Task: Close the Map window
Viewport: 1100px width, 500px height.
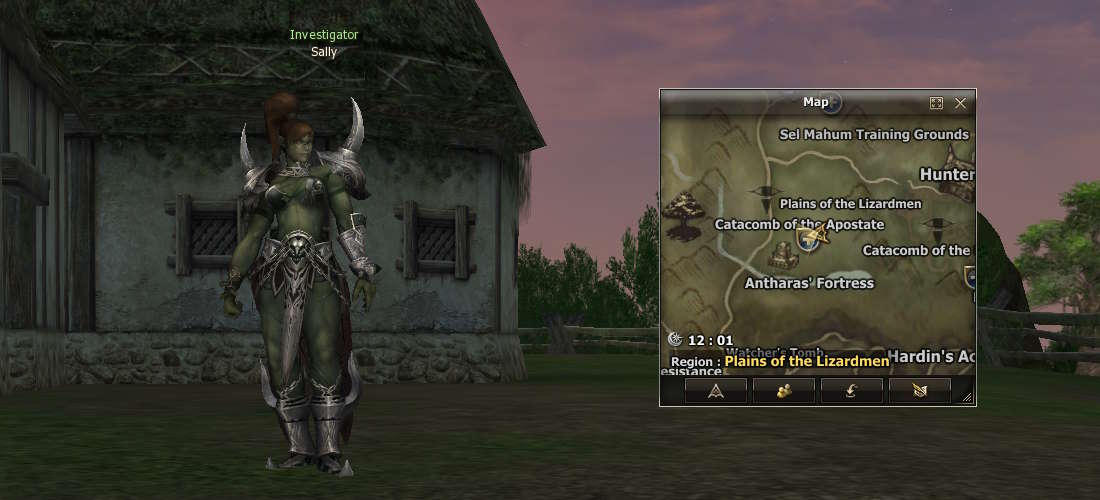Action: pyautogui.click(x=960, y=103)
